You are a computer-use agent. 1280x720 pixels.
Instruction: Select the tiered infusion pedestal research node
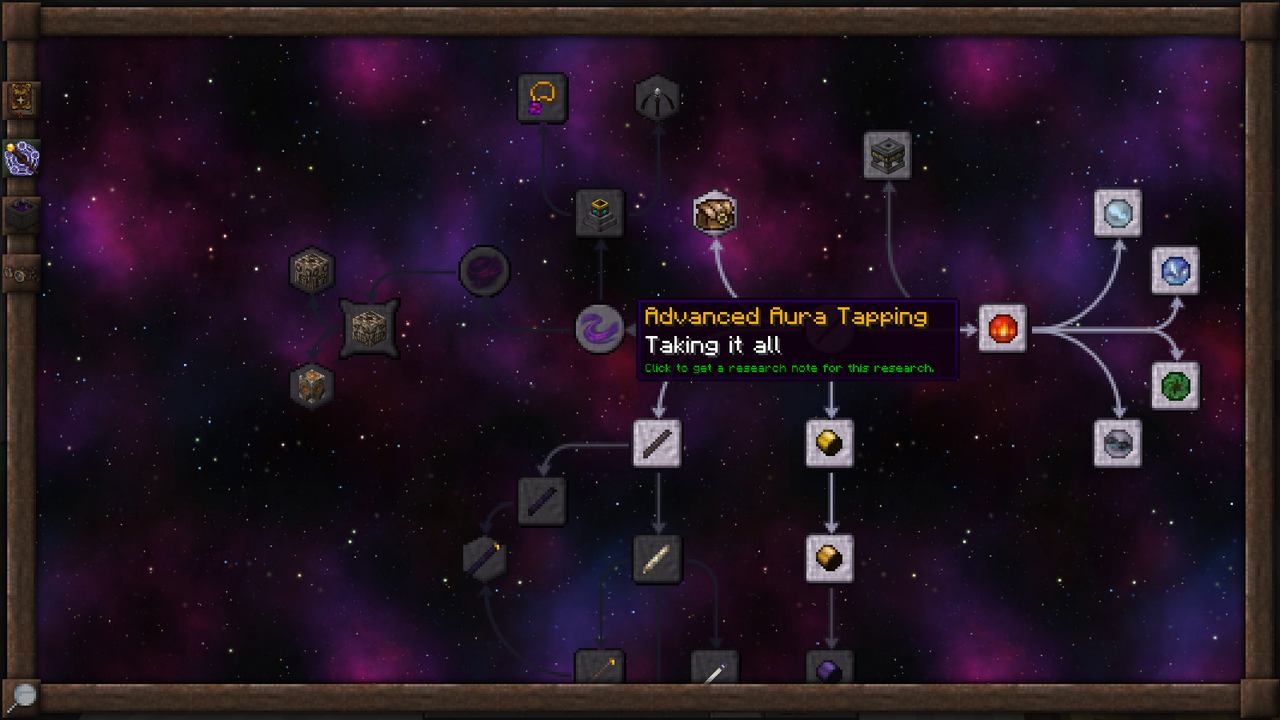click(x=598, y=213)
